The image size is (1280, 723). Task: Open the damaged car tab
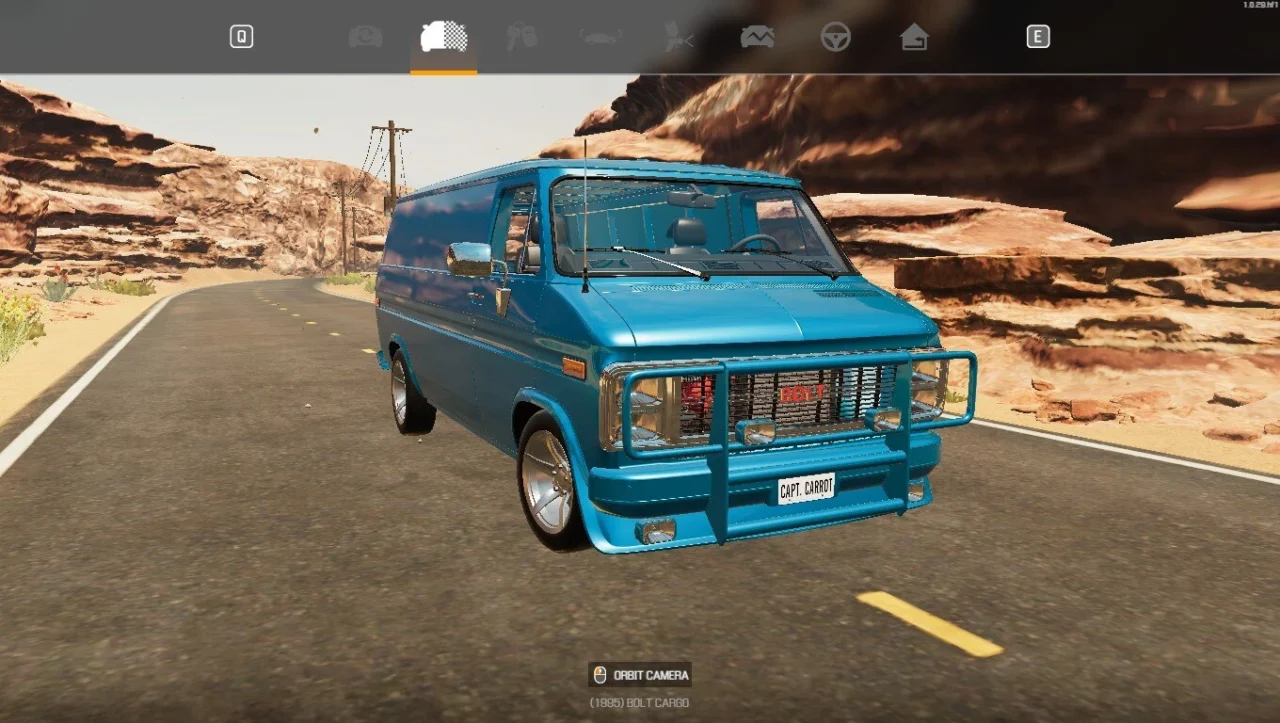point(757,37)
